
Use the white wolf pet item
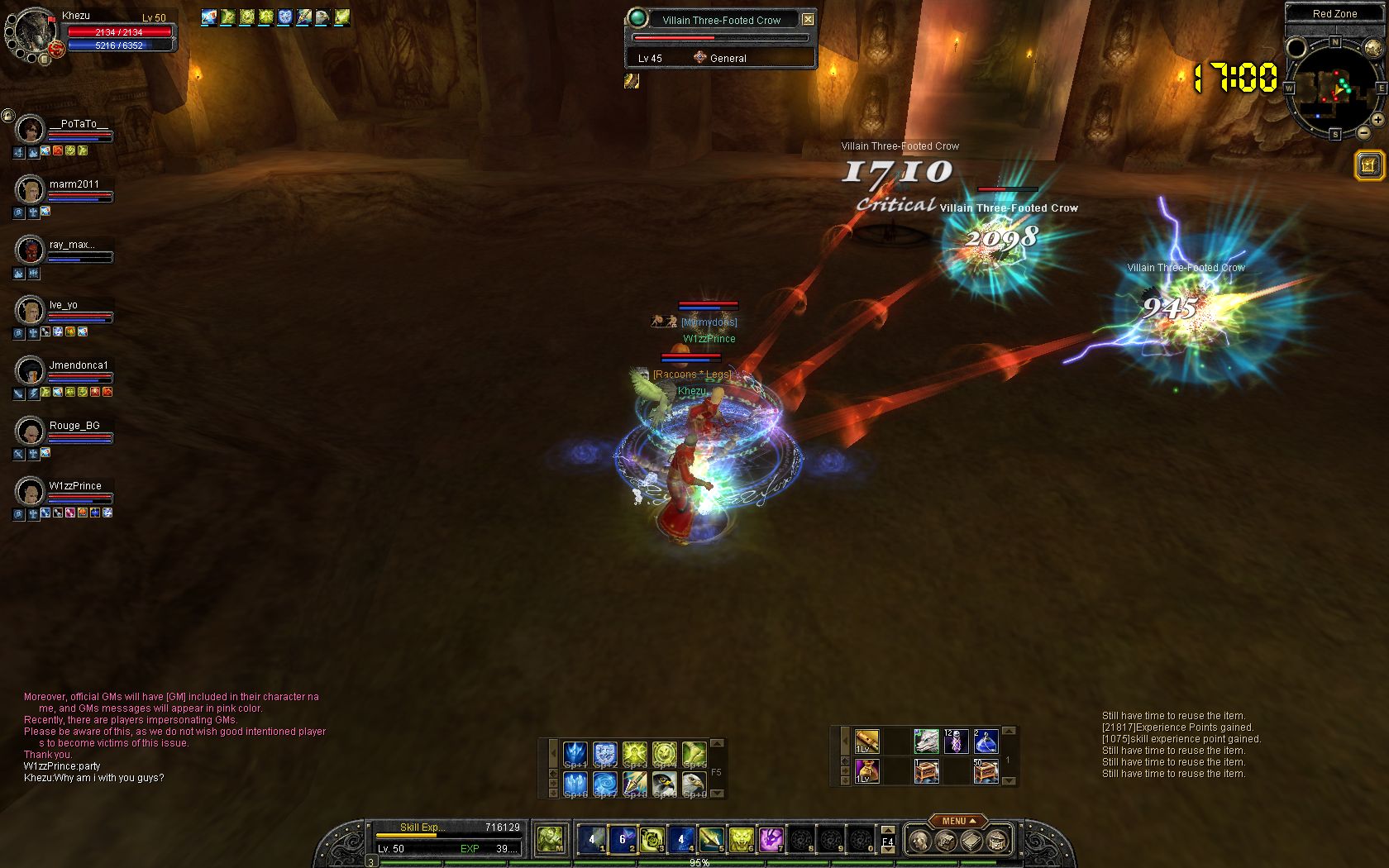(926, 741)
